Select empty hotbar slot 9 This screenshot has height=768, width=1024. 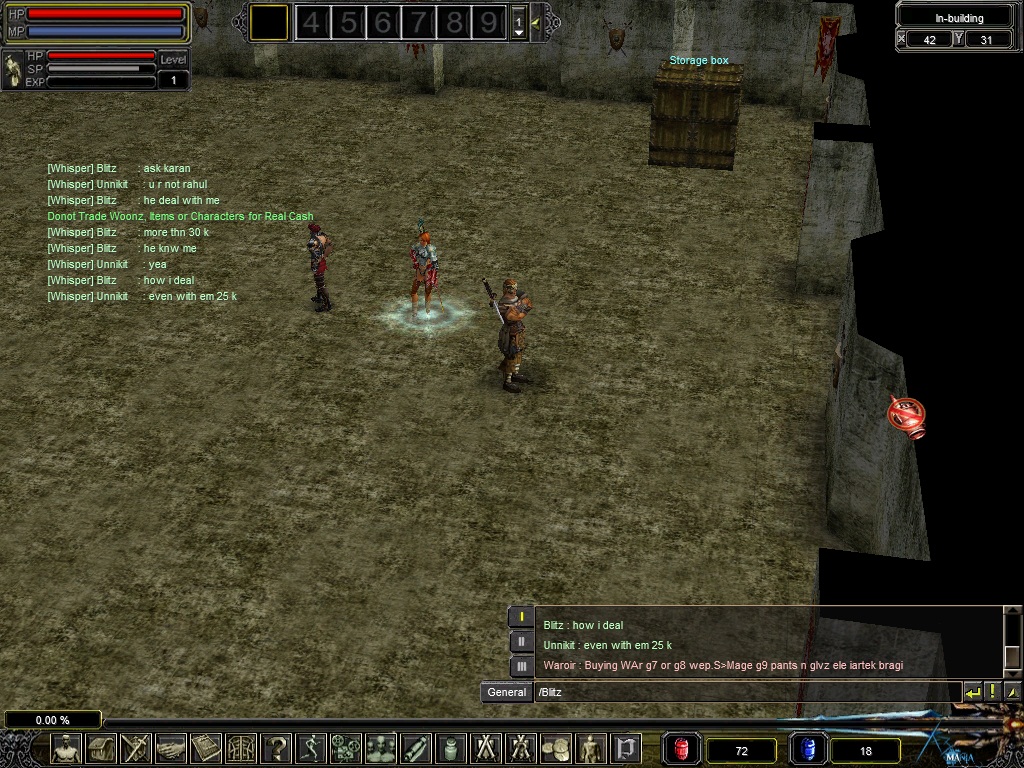(x=489, y=22)
